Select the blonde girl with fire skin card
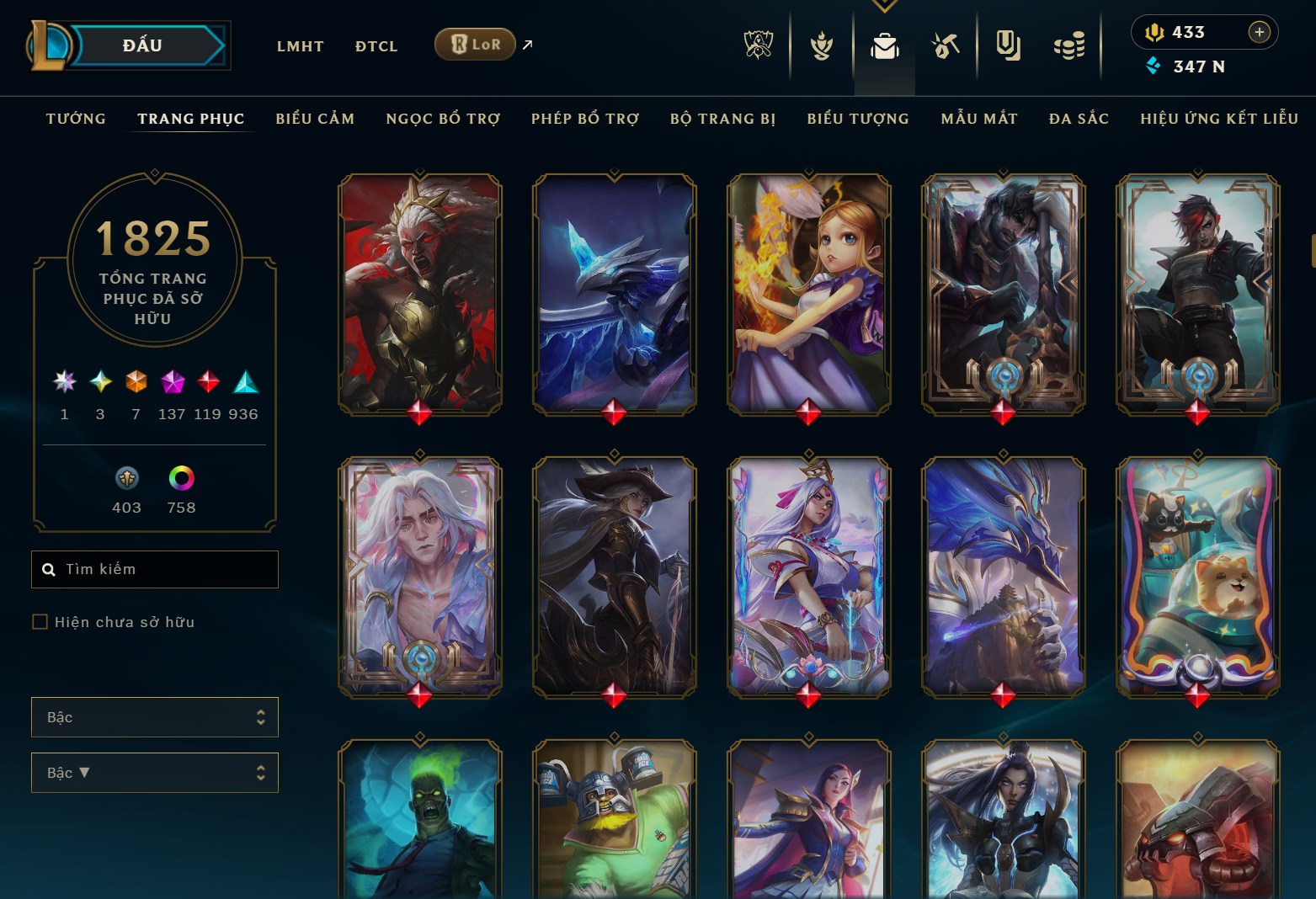 (x=808, y=294)
